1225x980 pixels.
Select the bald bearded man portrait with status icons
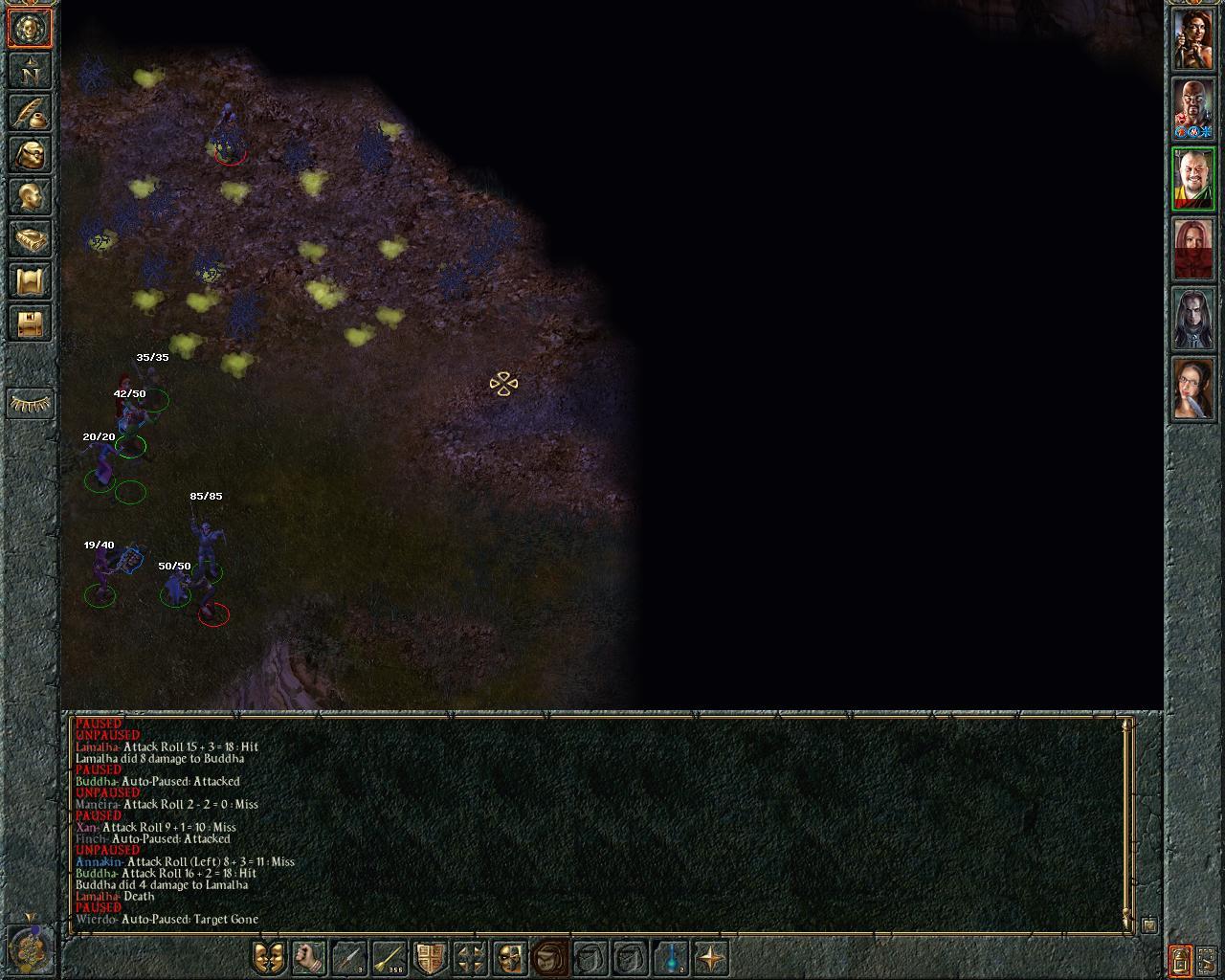click(x=1193, y=109)
